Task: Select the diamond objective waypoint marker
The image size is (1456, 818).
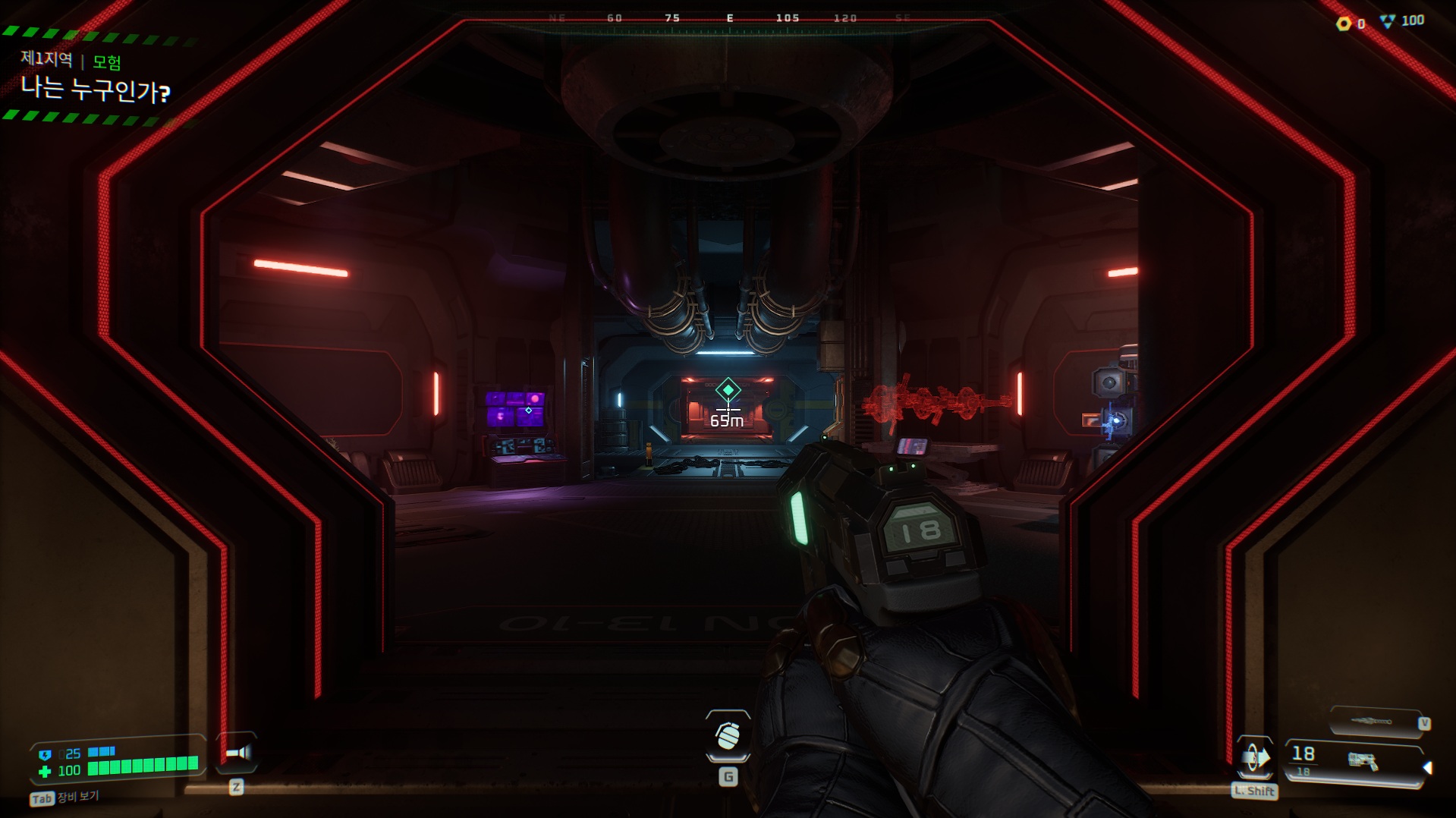Action: point(728,390)
